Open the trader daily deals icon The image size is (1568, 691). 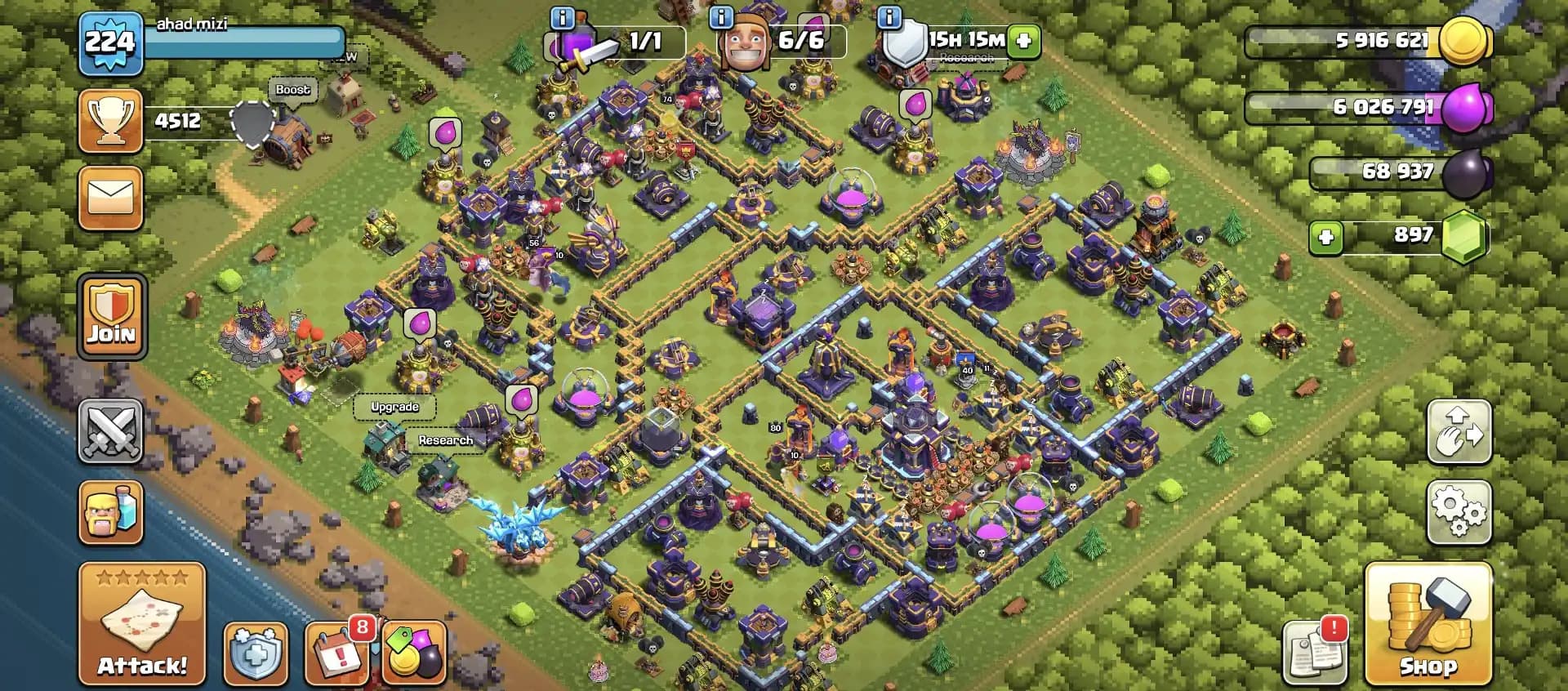[415, 654]
